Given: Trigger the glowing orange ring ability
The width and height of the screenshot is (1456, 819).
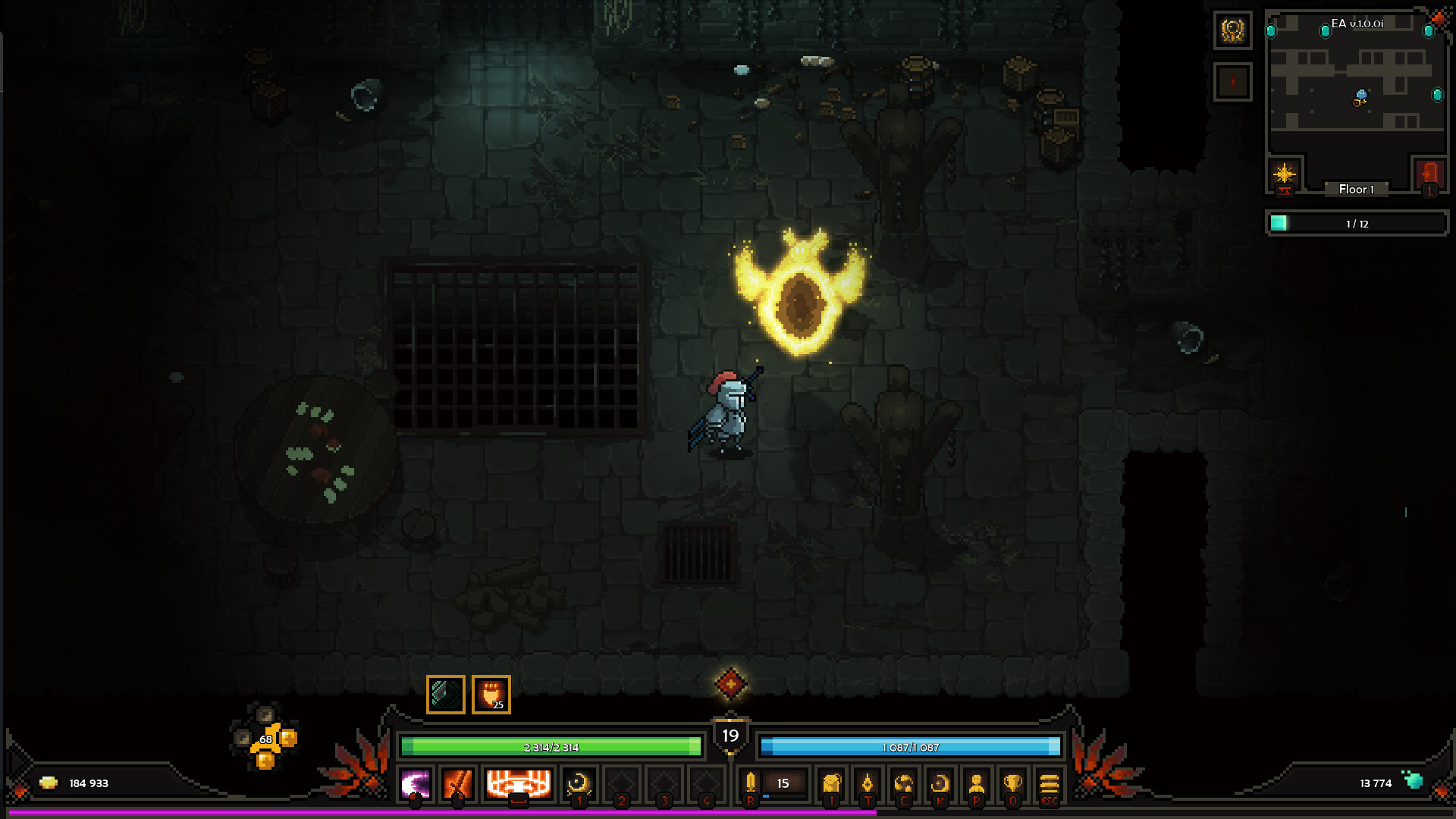Looking at the screenshot, I should 518,783.
